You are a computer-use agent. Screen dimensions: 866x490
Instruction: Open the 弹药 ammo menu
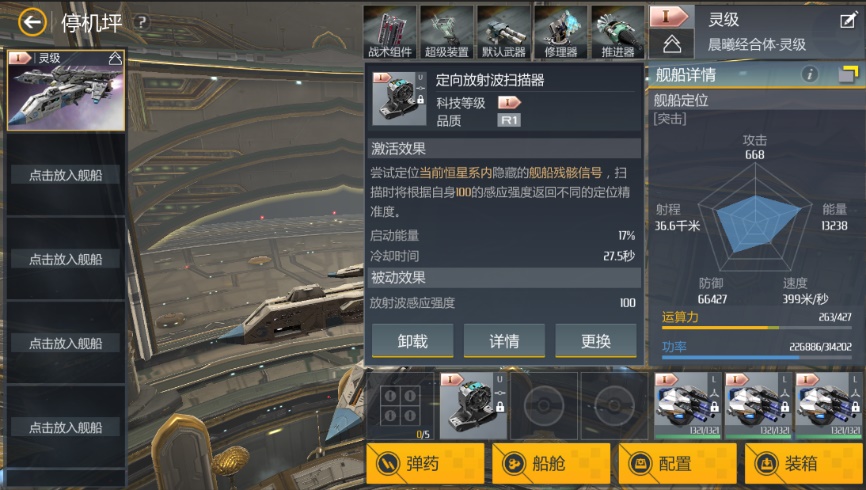(425, 464)
